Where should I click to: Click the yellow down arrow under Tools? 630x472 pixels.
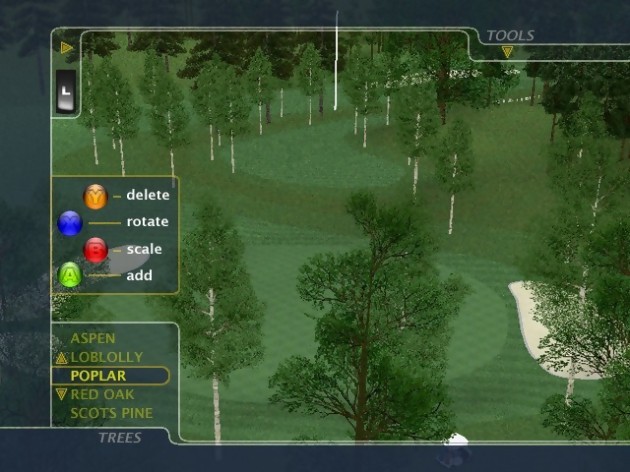507,52
